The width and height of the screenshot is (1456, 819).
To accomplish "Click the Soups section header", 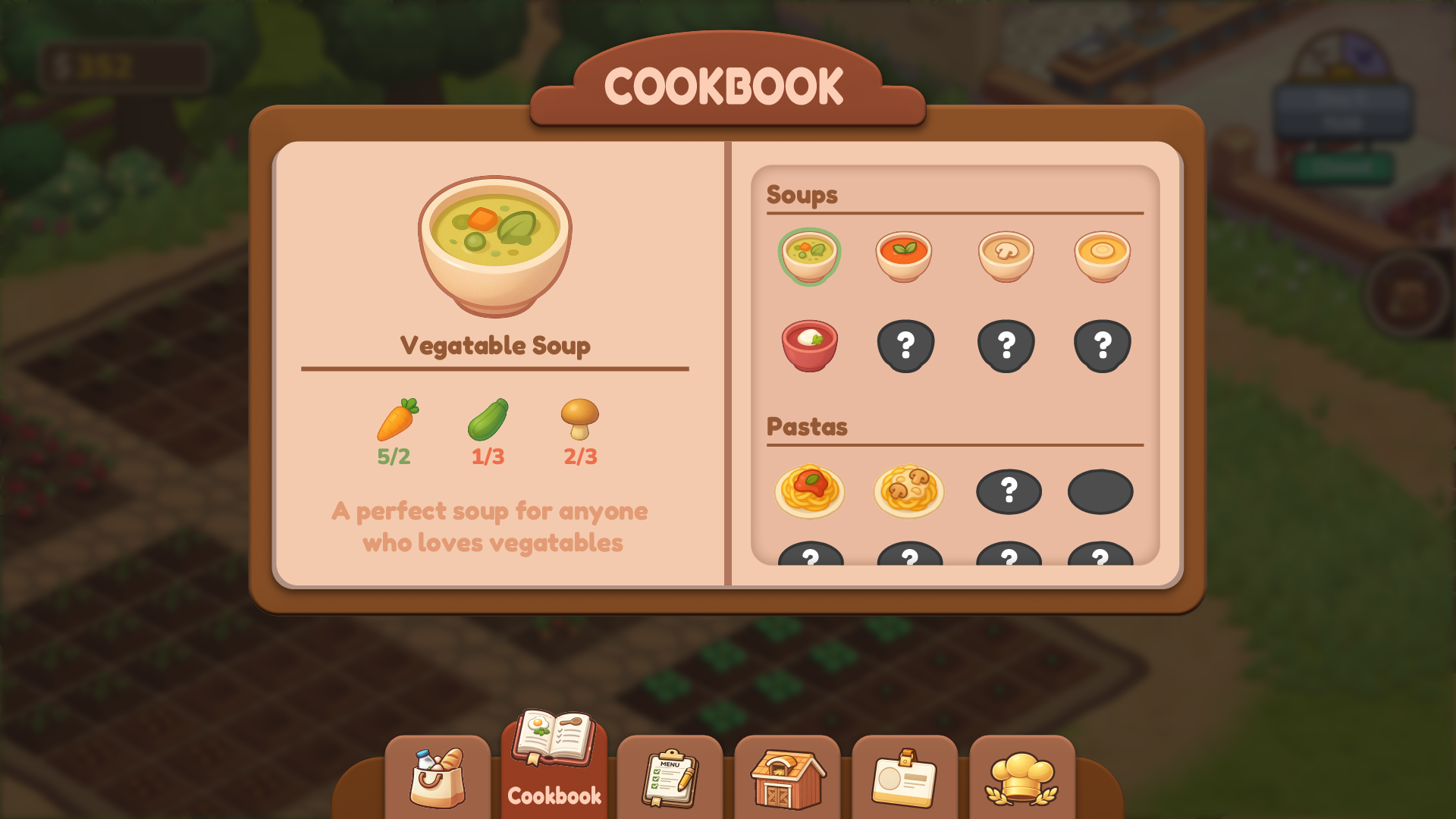I will pos(802,195).
